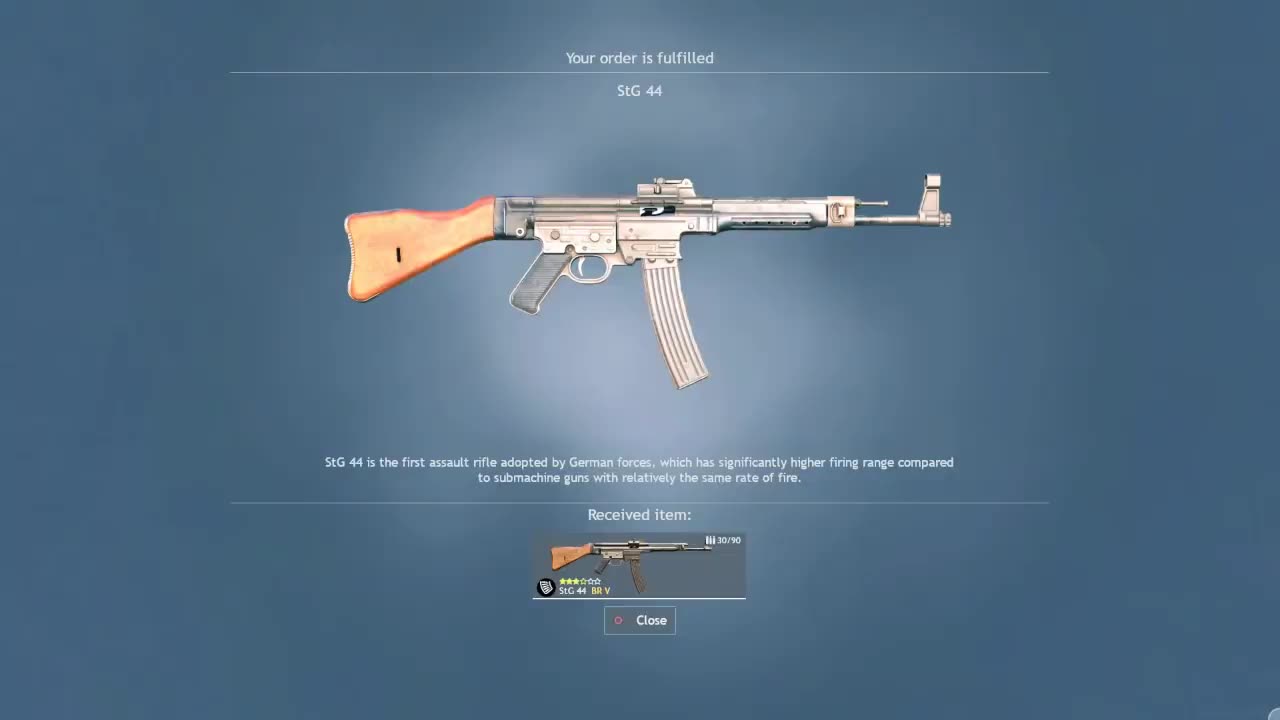Click the StG 44 title above the weapon
Viewport: 1280px width, 720px height.
tap(639, 91)
